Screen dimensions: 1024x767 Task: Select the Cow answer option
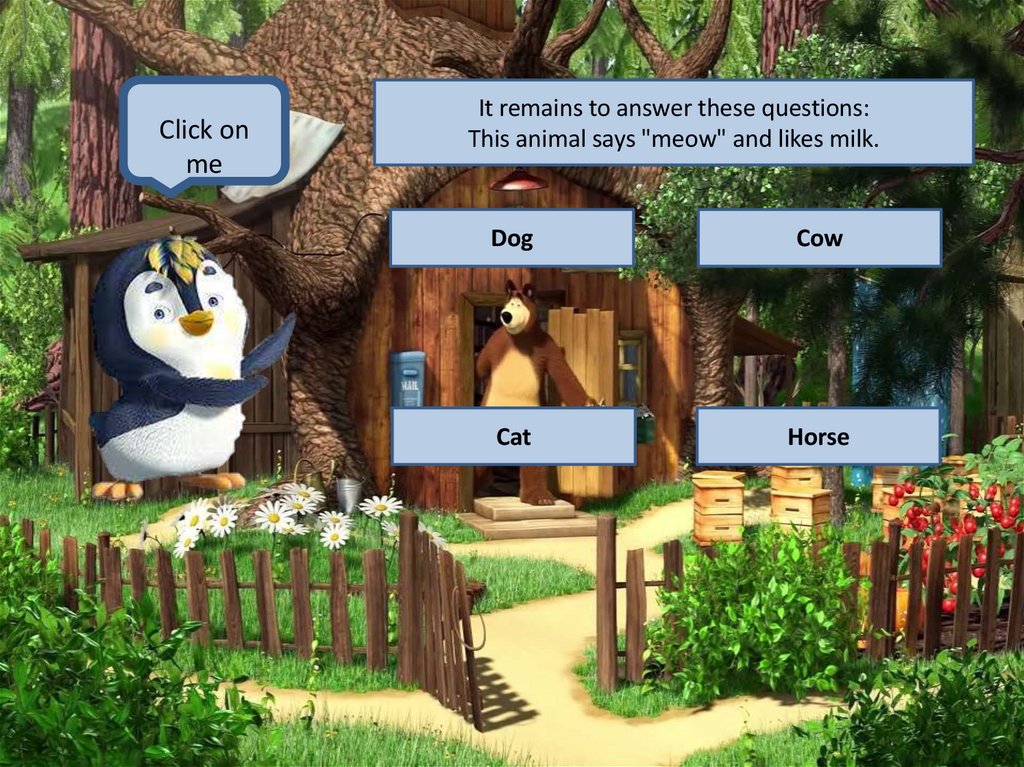click(819, 238)
